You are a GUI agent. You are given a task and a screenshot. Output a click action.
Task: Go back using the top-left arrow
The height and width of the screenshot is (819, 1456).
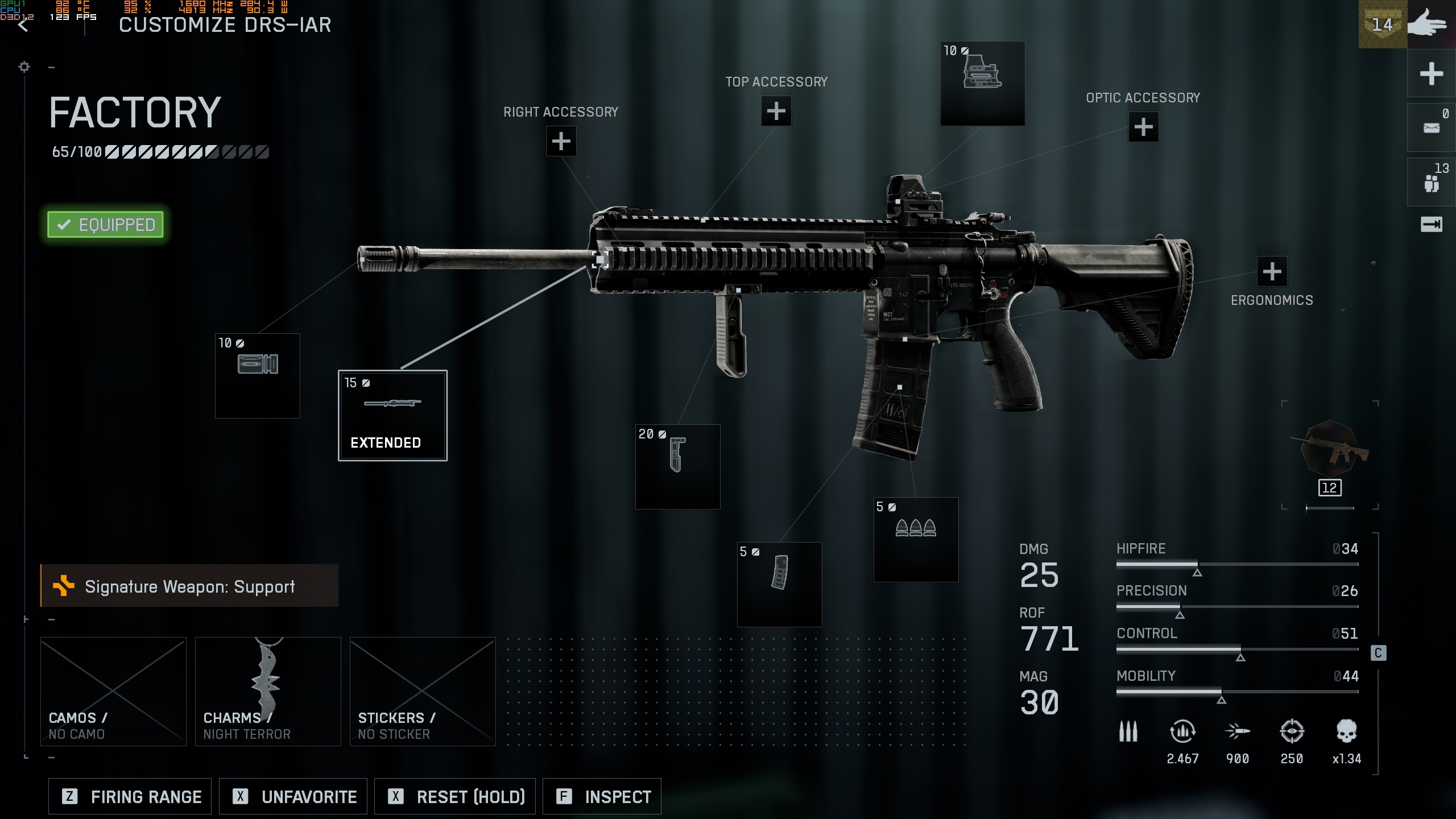click(23, 26)
